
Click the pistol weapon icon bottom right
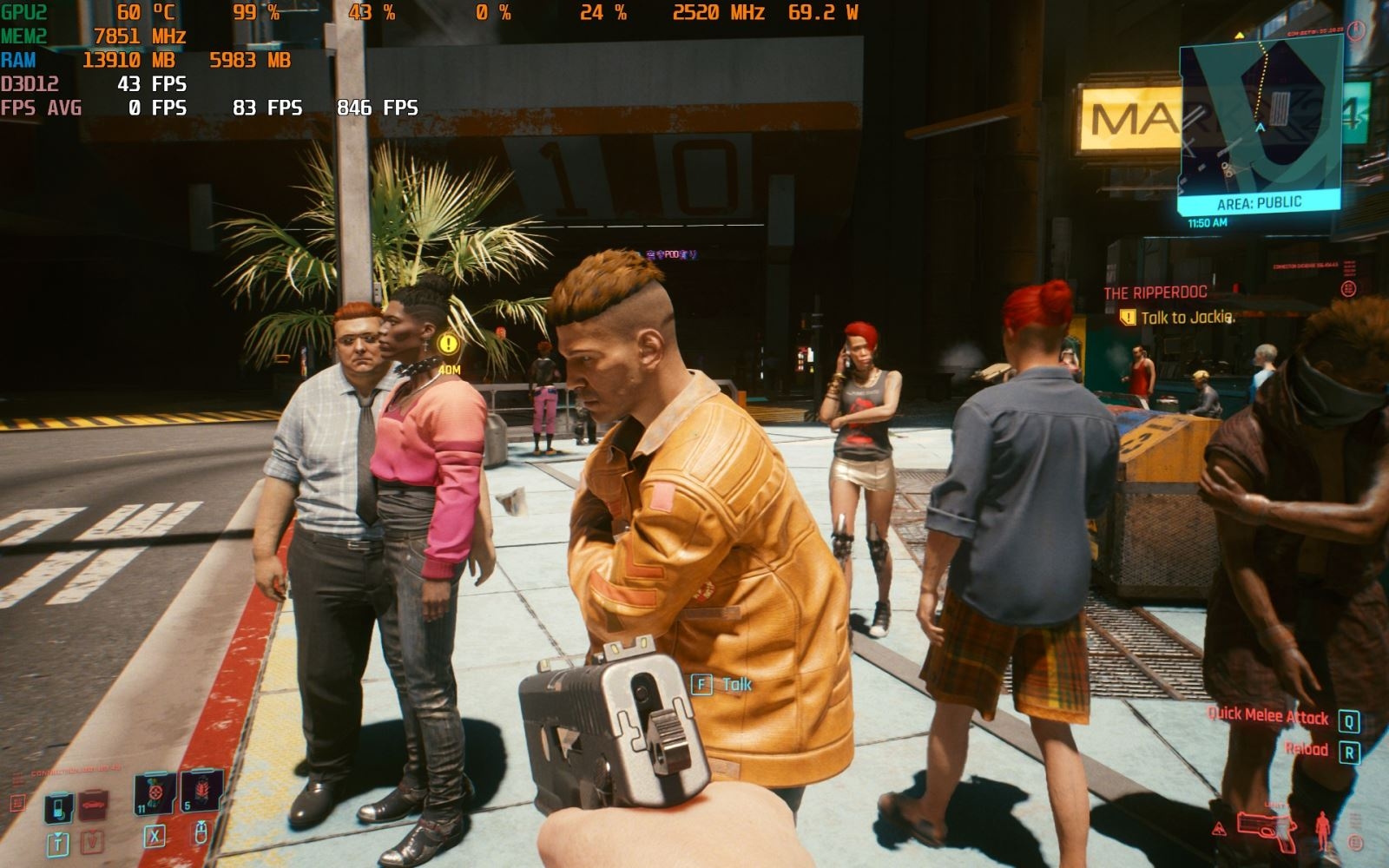pyautogui.click(x=1267, y=832)
